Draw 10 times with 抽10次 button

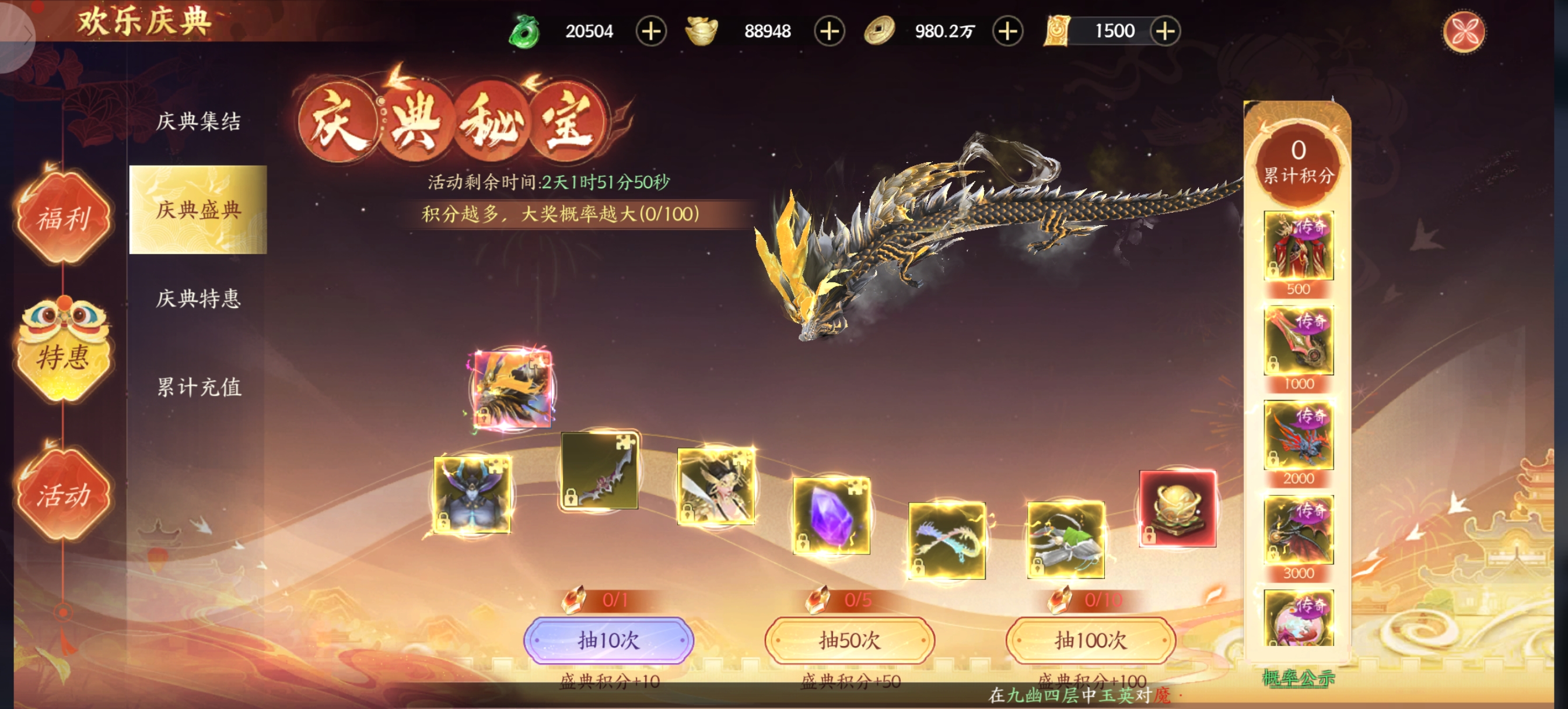(x=608, y=640)
